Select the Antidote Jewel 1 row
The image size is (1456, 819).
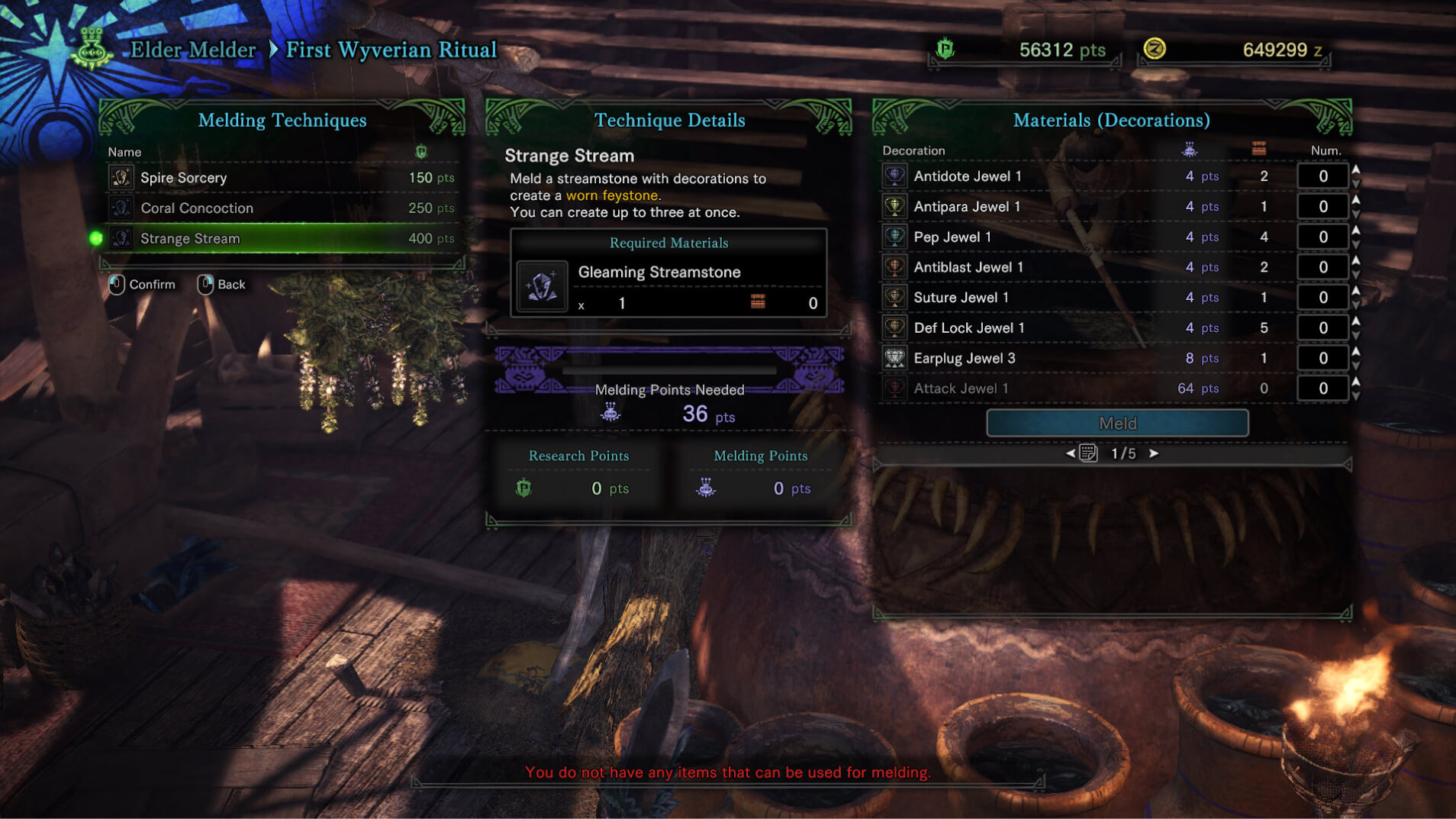(968, 176)
